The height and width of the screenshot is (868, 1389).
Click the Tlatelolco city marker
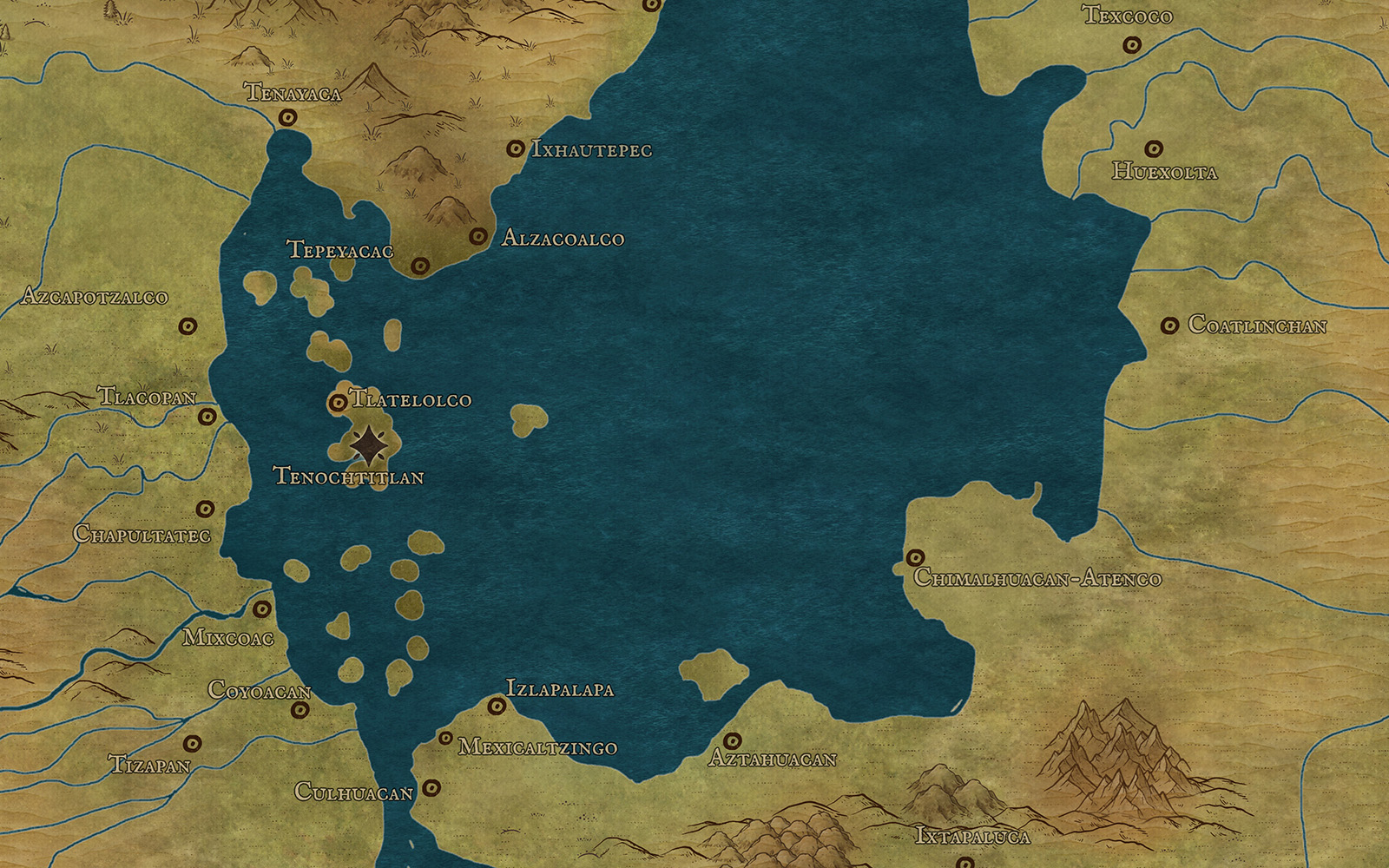click(x=337, y=403)
